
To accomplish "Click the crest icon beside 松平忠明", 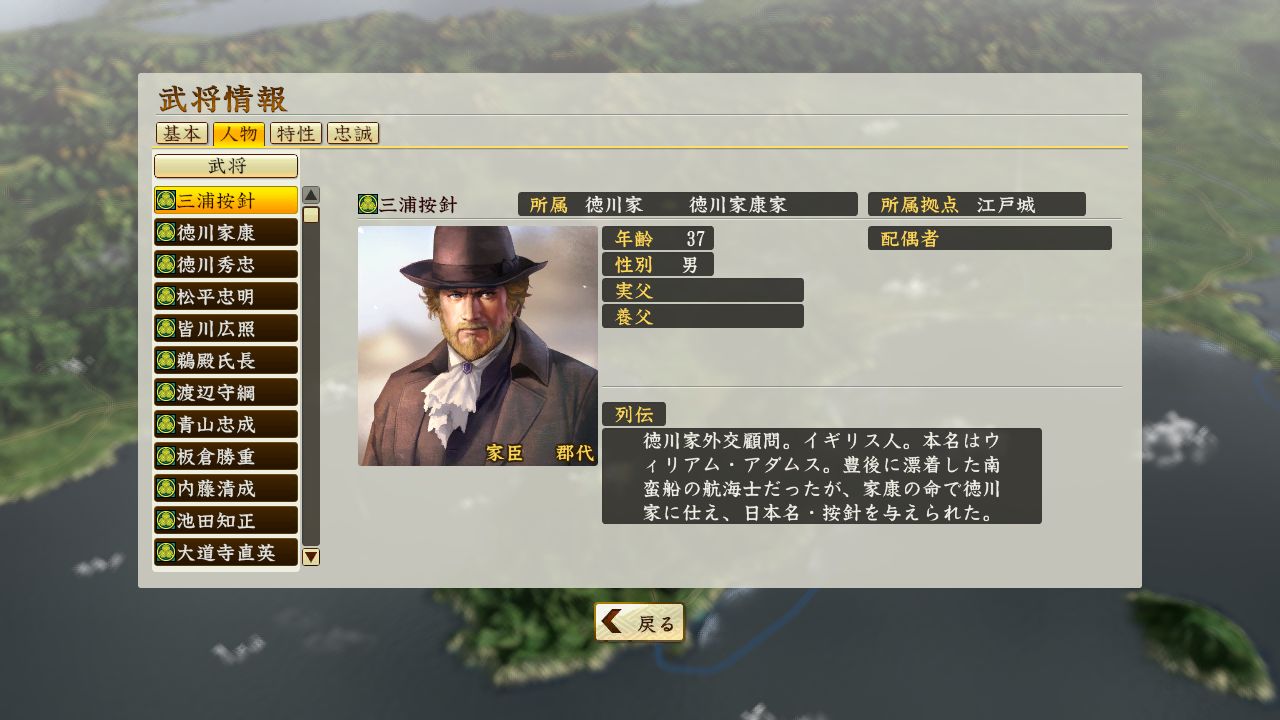I will coord(167,295).
